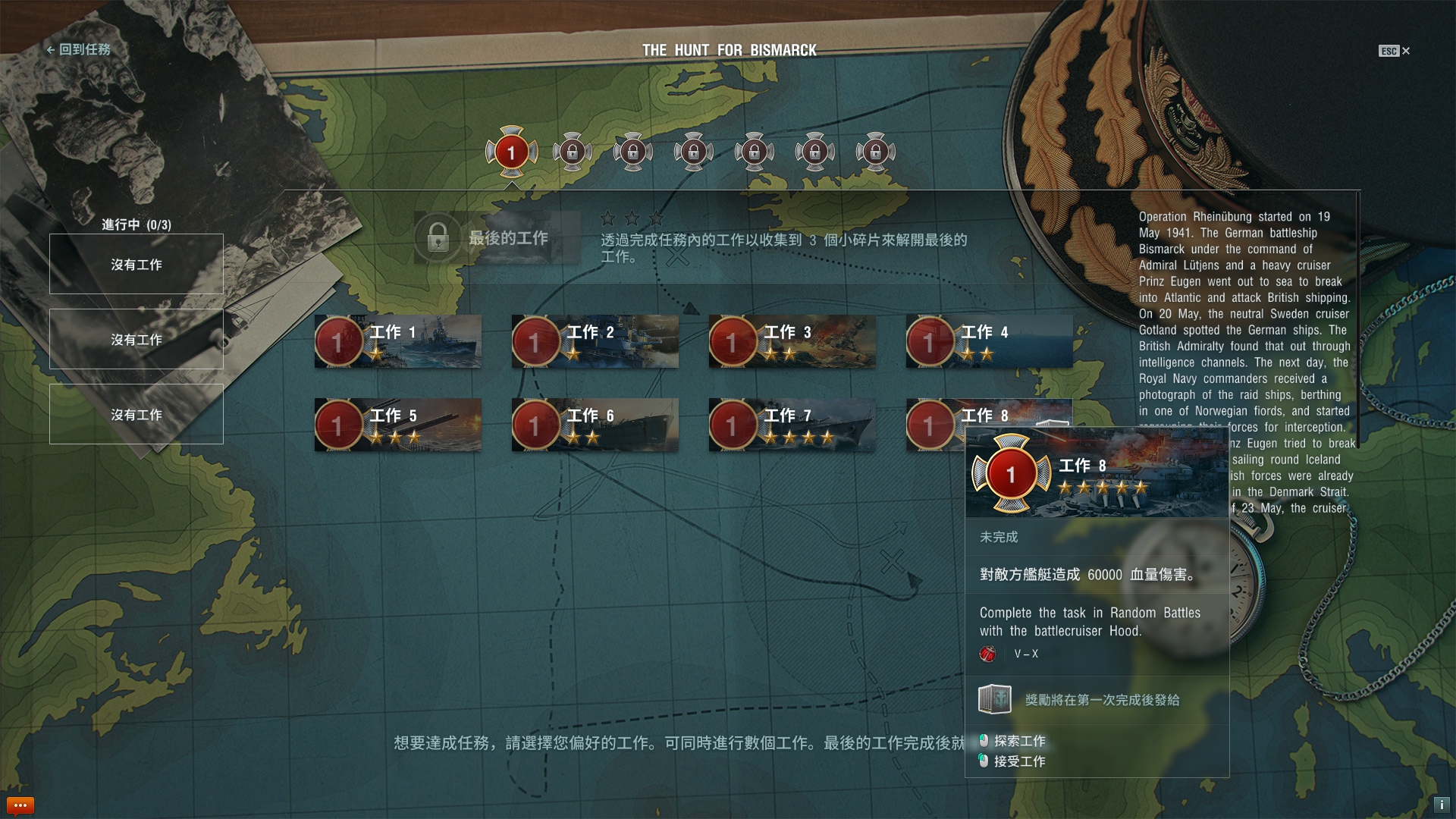Select the 工作 6 task tile
The image size is (1456, 819).
click(595, 425)
